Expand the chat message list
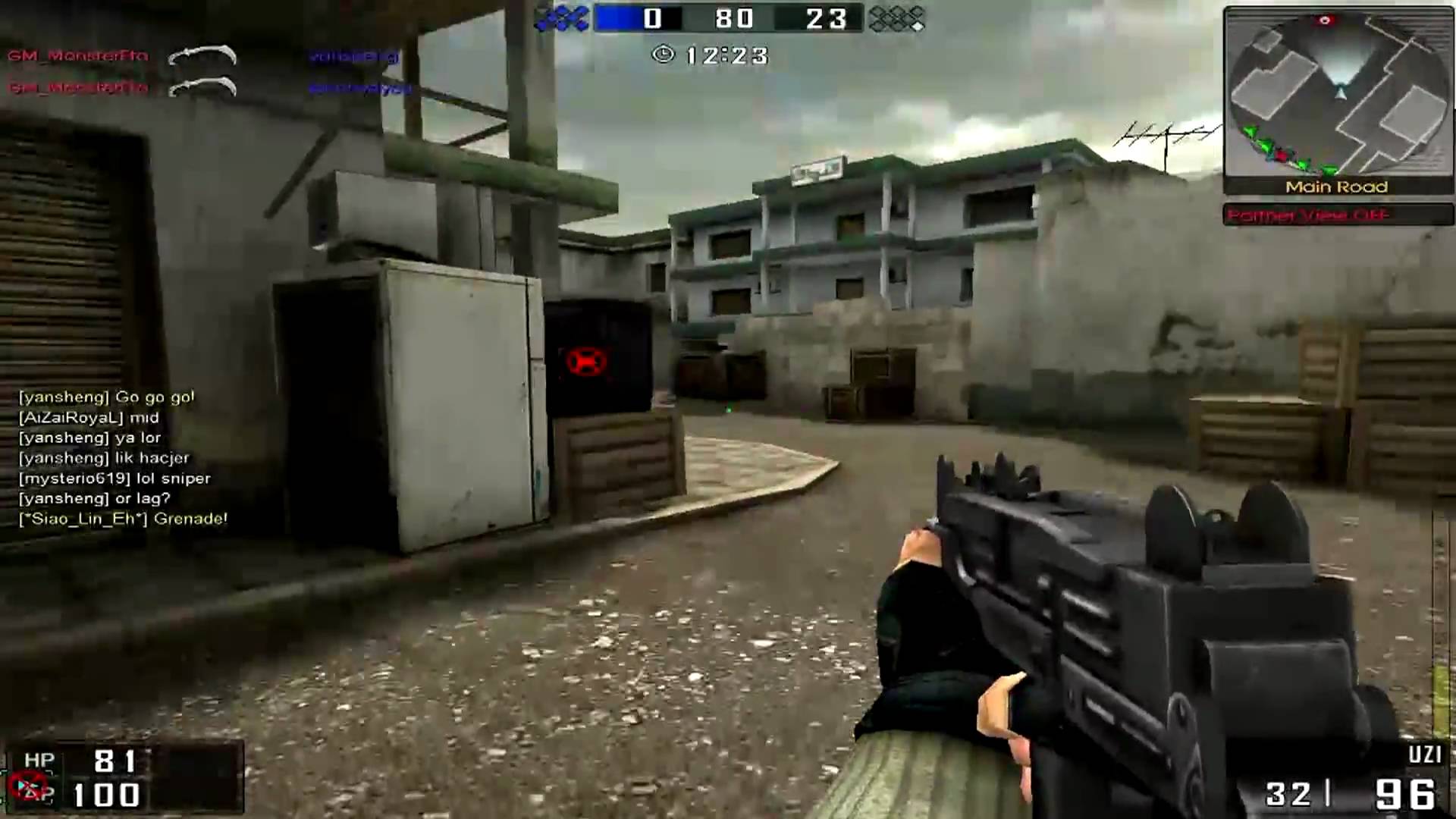The width and height of the screenshot is (1456, 819). click(114, 455)
